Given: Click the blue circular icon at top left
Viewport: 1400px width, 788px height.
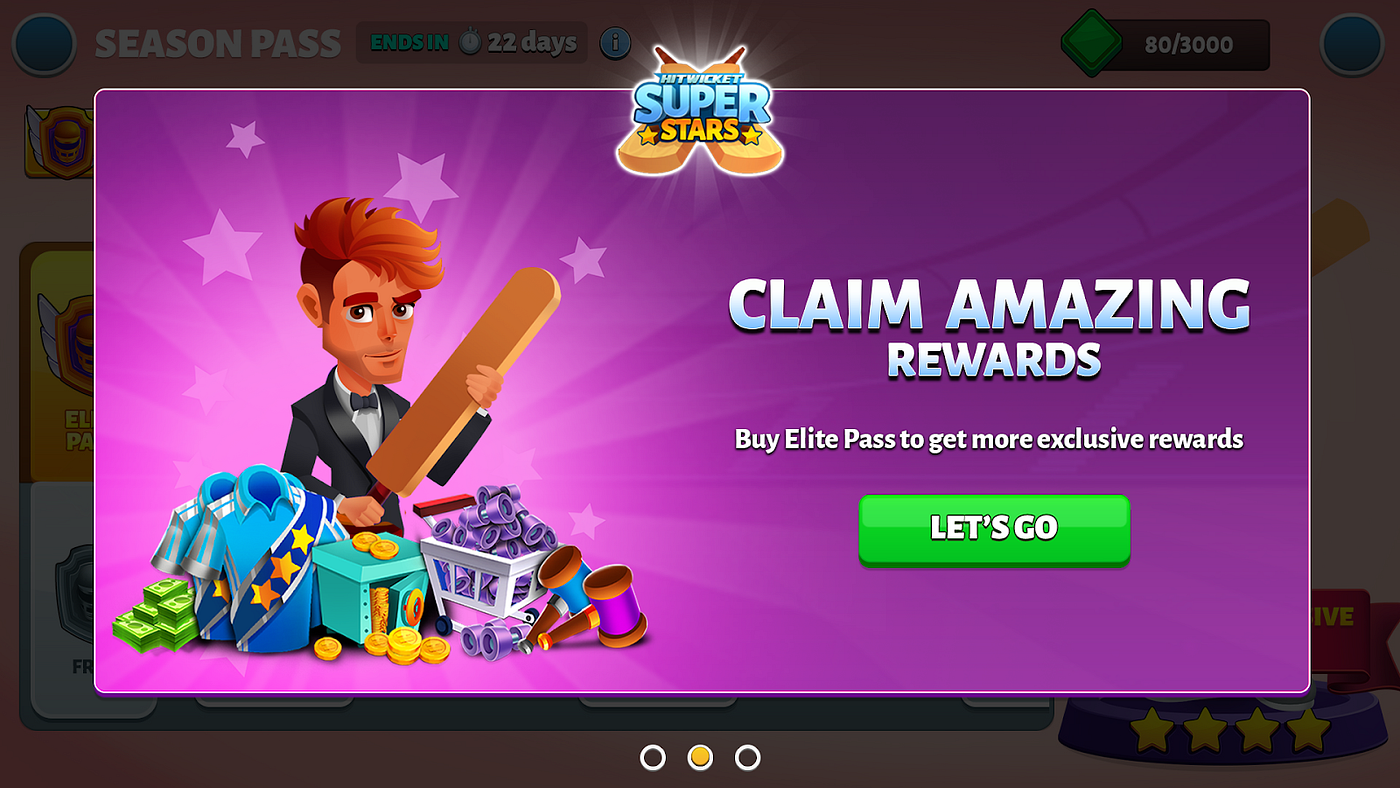Looking at the screenshot, I should [43, 43].
